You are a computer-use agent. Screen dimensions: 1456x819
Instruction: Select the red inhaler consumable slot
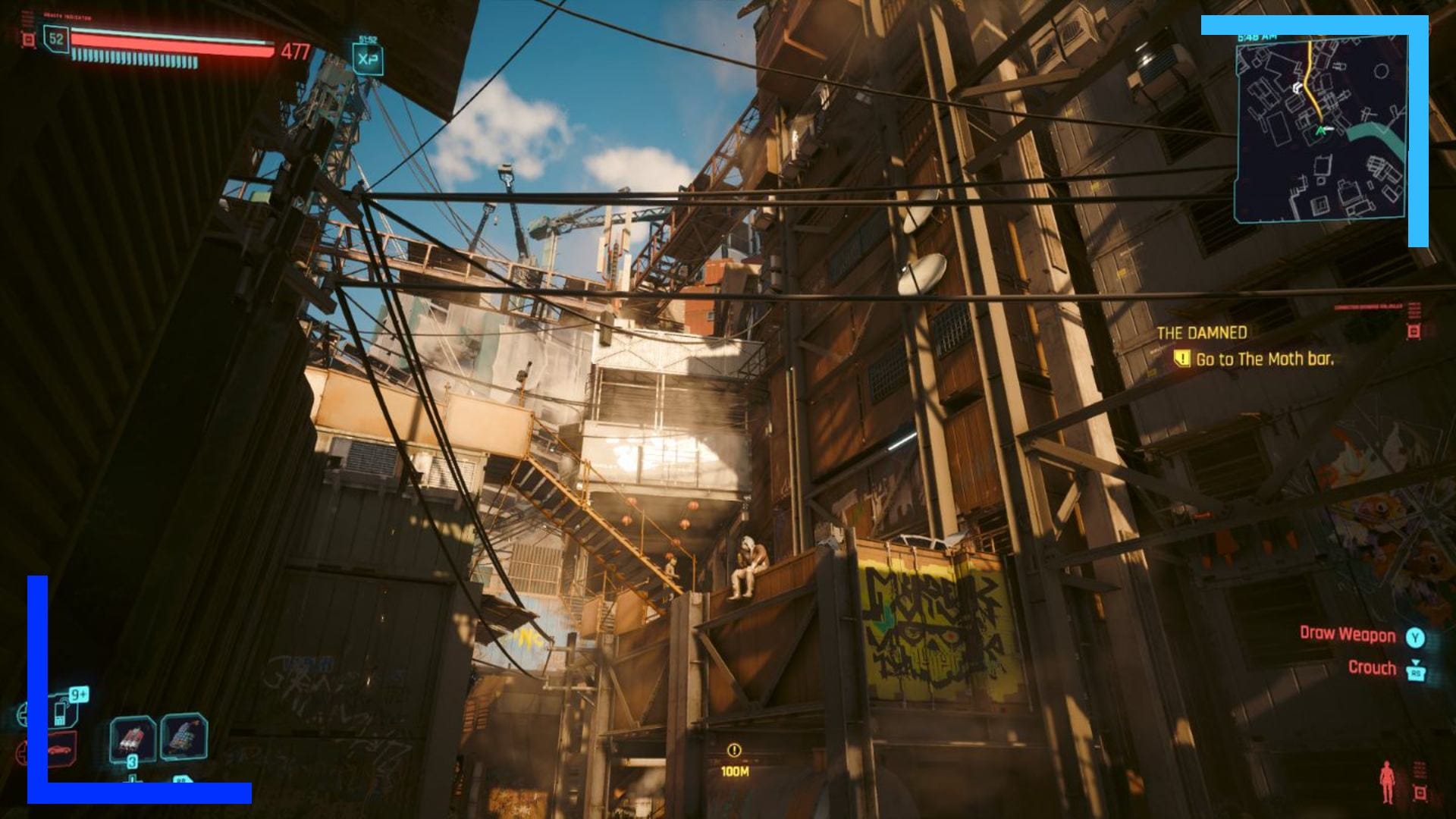coord(133,739)
